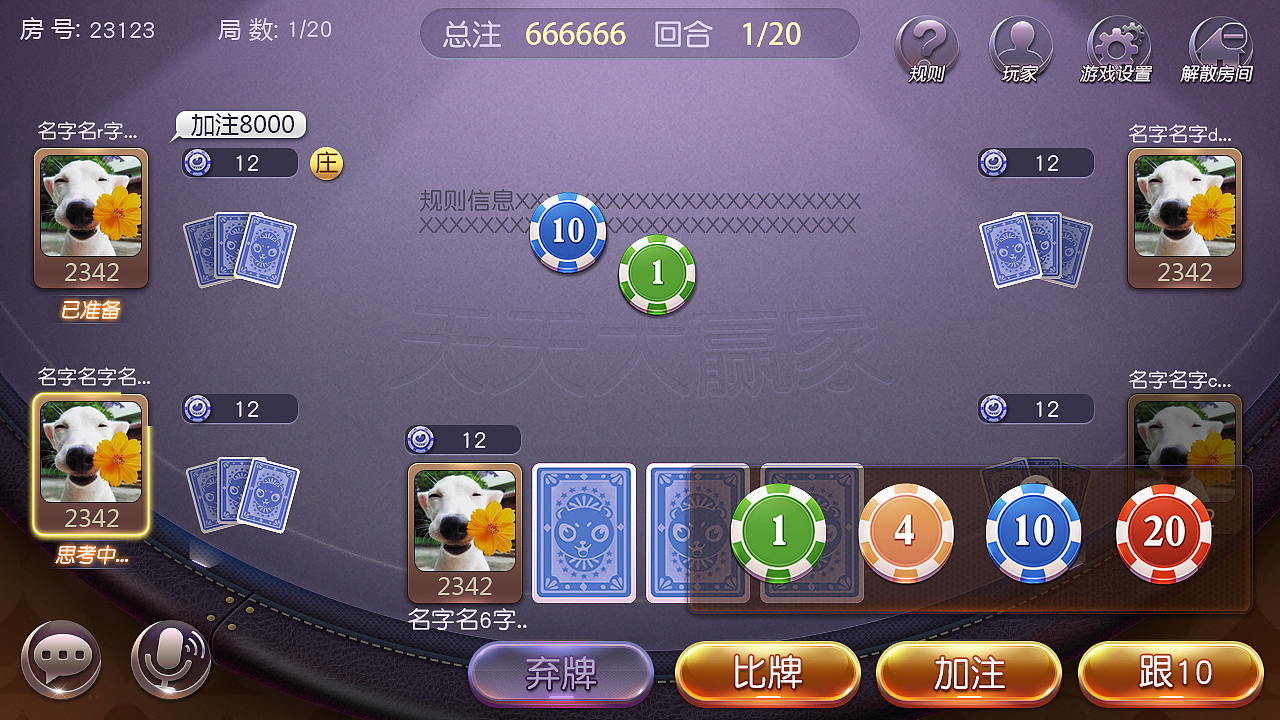Open 游戏设置 game settings gear icon
This screenshot has height=720, width=1280.
1118,42
